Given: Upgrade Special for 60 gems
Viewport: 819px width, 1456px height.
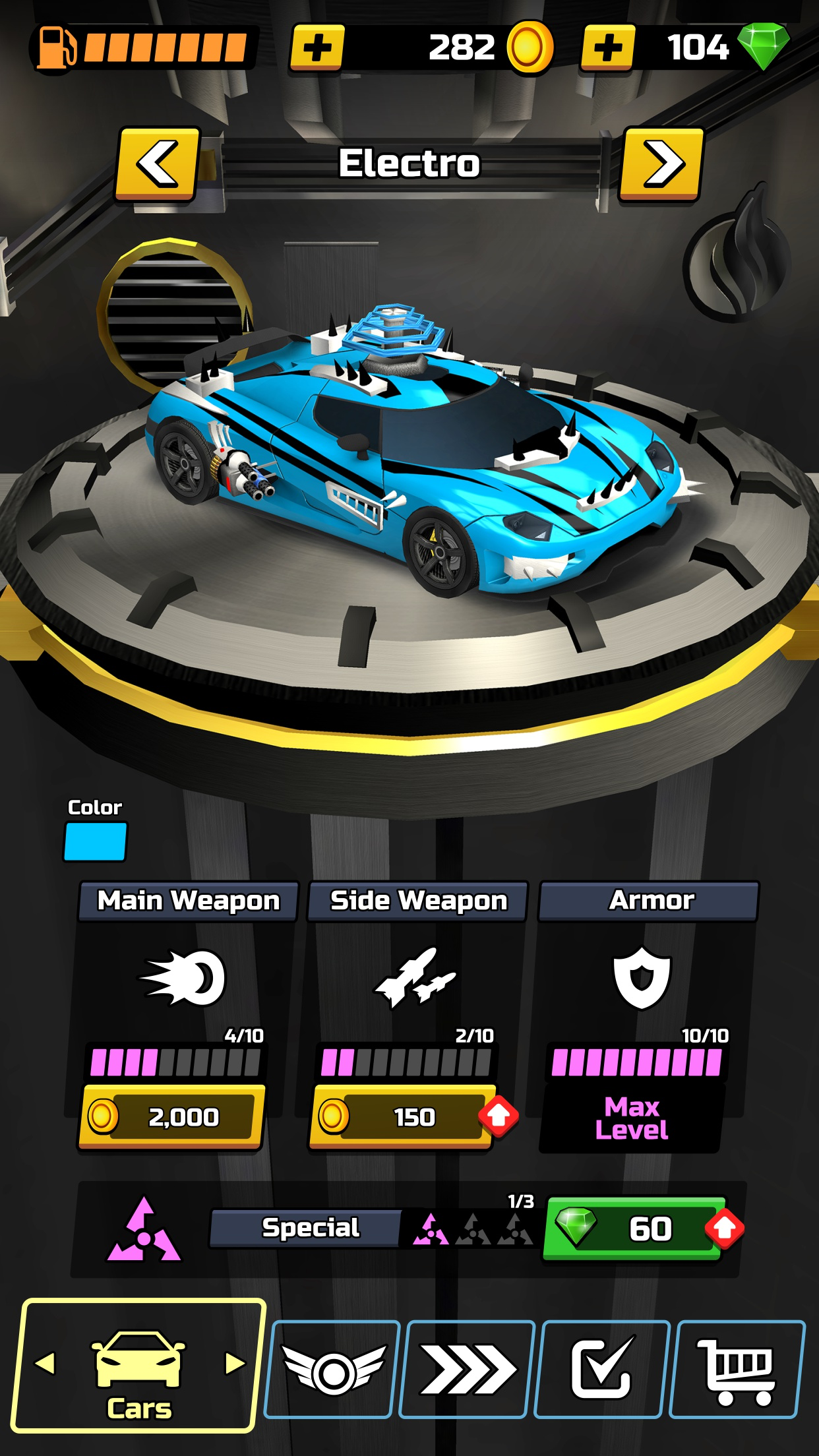Looking at the screenshot, I should tap(634, 1228).
